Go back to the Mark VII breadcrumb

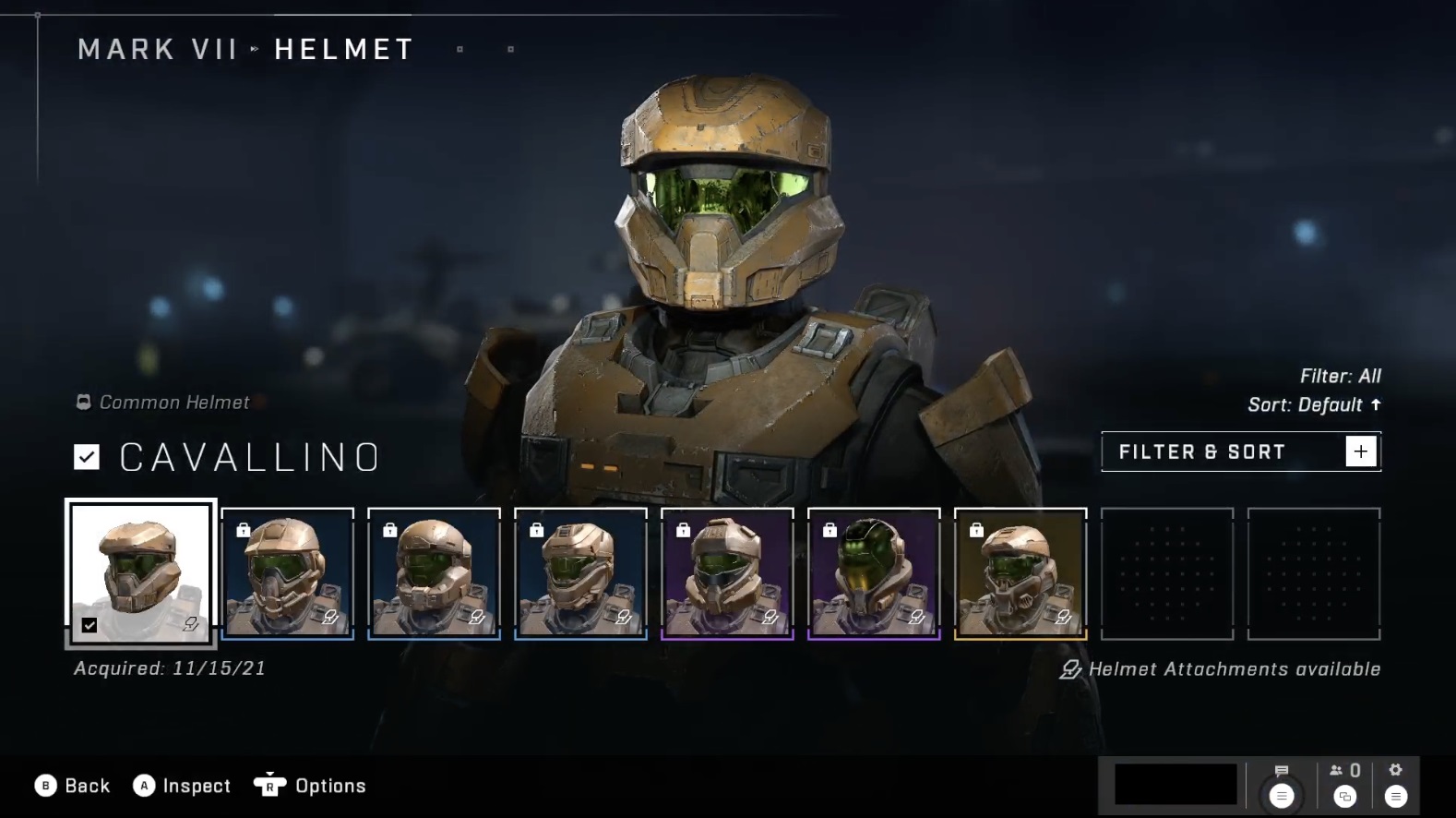[x=158, y=49]
